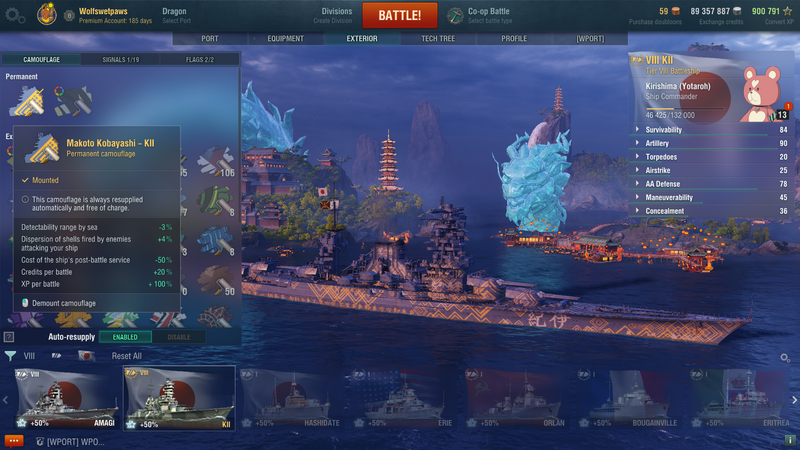Select the Signals sub-tab
The width and height of the screenshot is (800, 450).
[x=121, y=60]
